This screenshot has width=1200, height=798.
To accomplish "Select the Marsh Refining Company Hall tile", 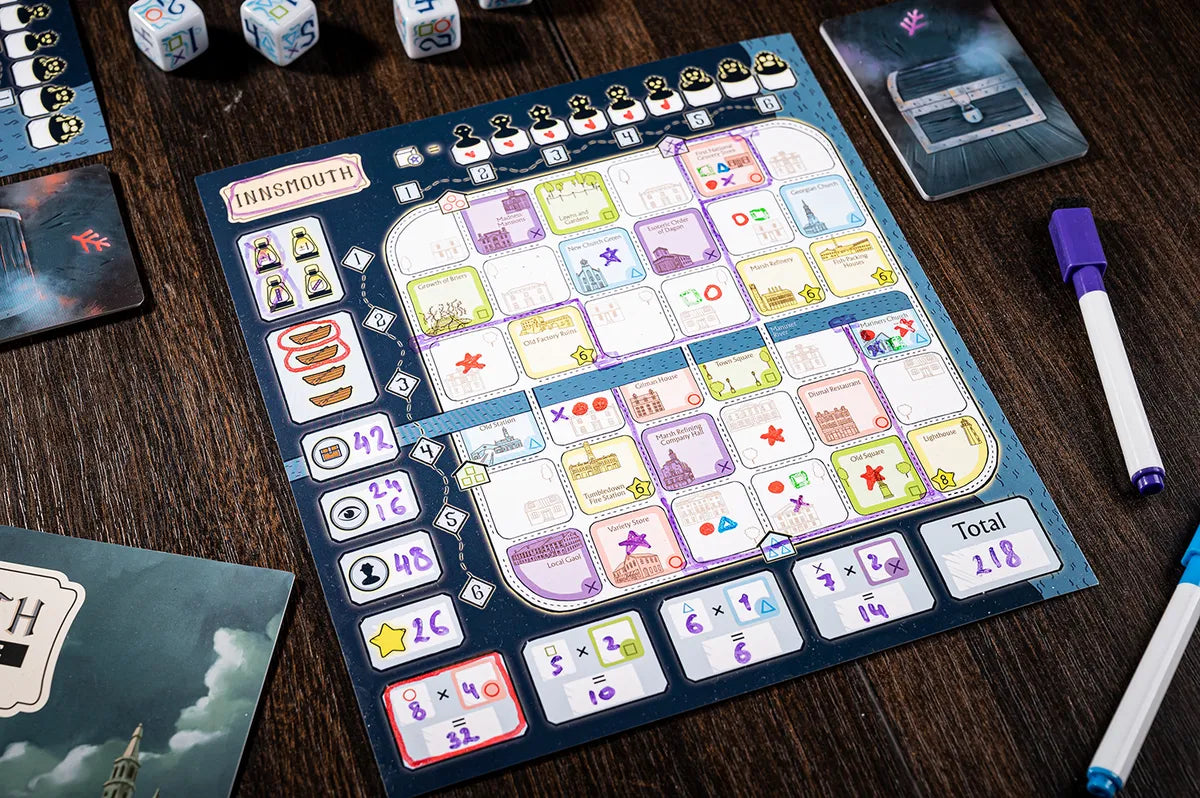I will coord(688,452).
